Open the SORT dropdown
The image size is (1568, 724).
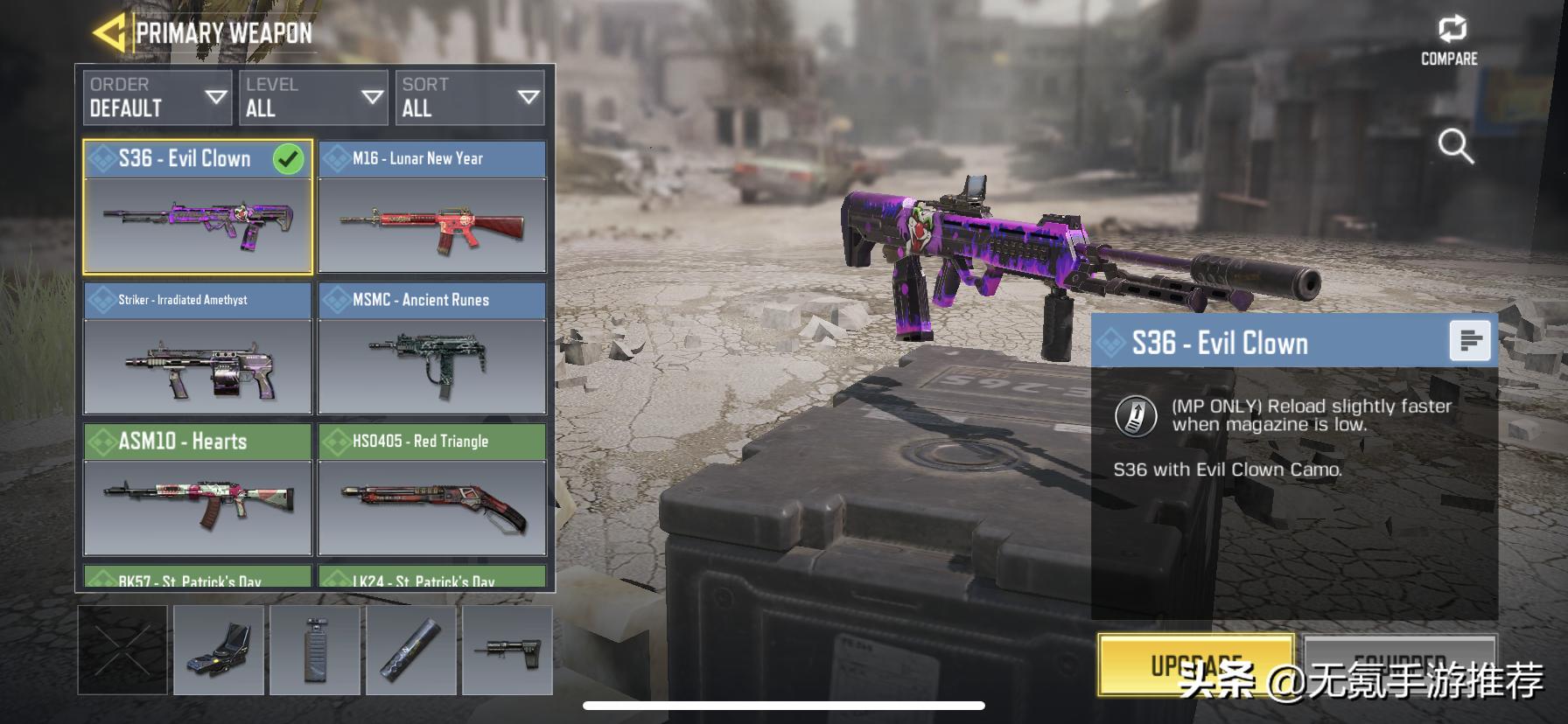pyautogui.click(x=470, y=97)
